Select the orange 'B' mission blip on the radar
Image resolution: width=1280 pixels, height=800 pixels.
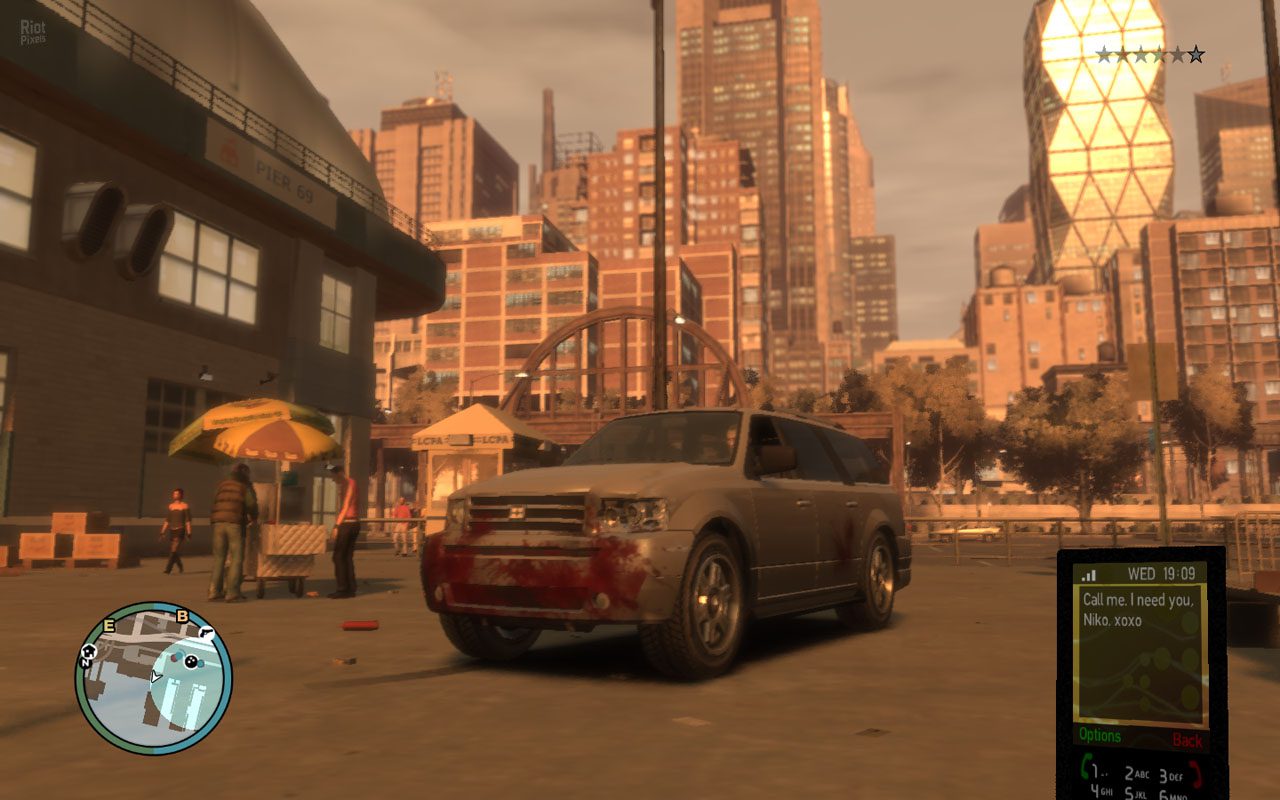pos(181,616)
